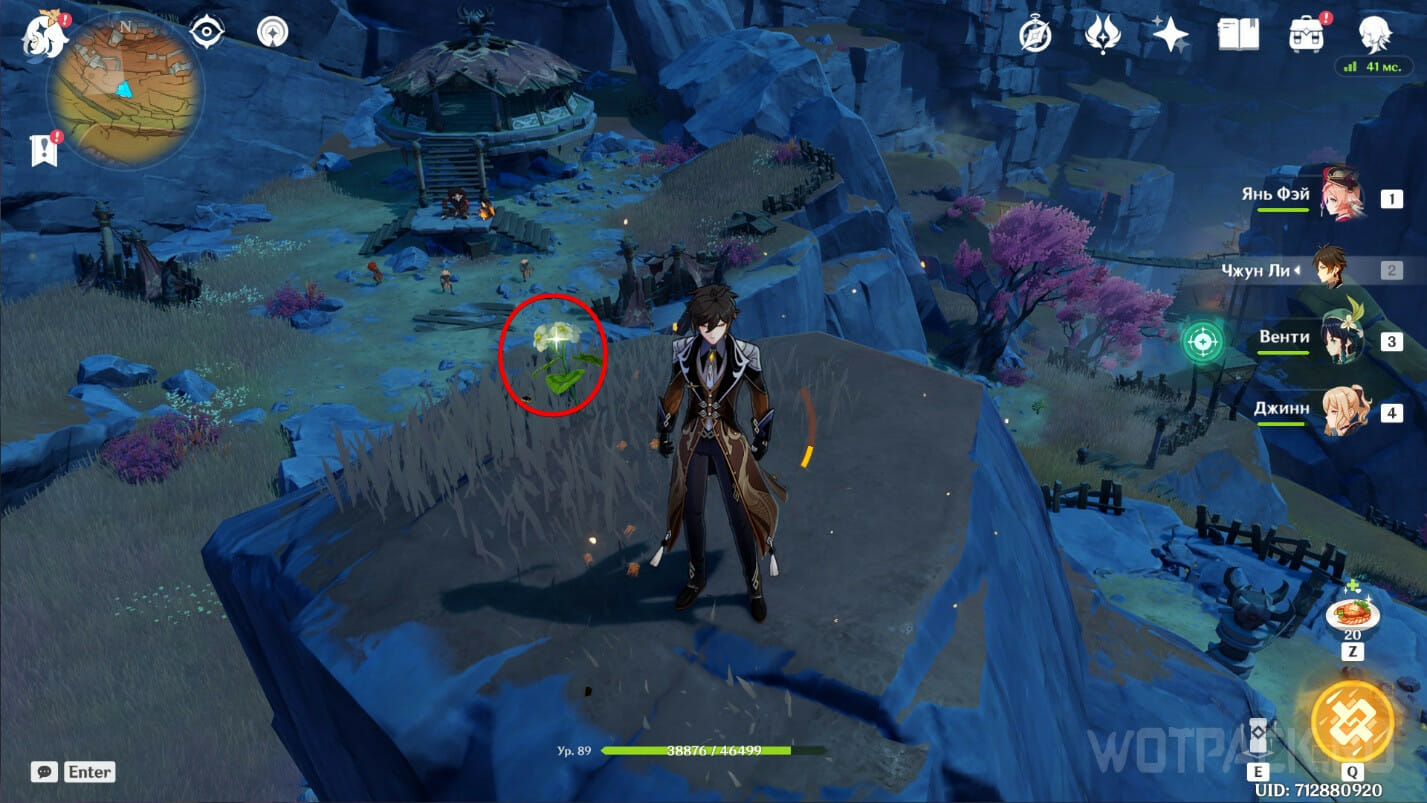Click the green target tracker icon
The height and width of the screenshot is (803, 1427).
(x=1200, y=342)
